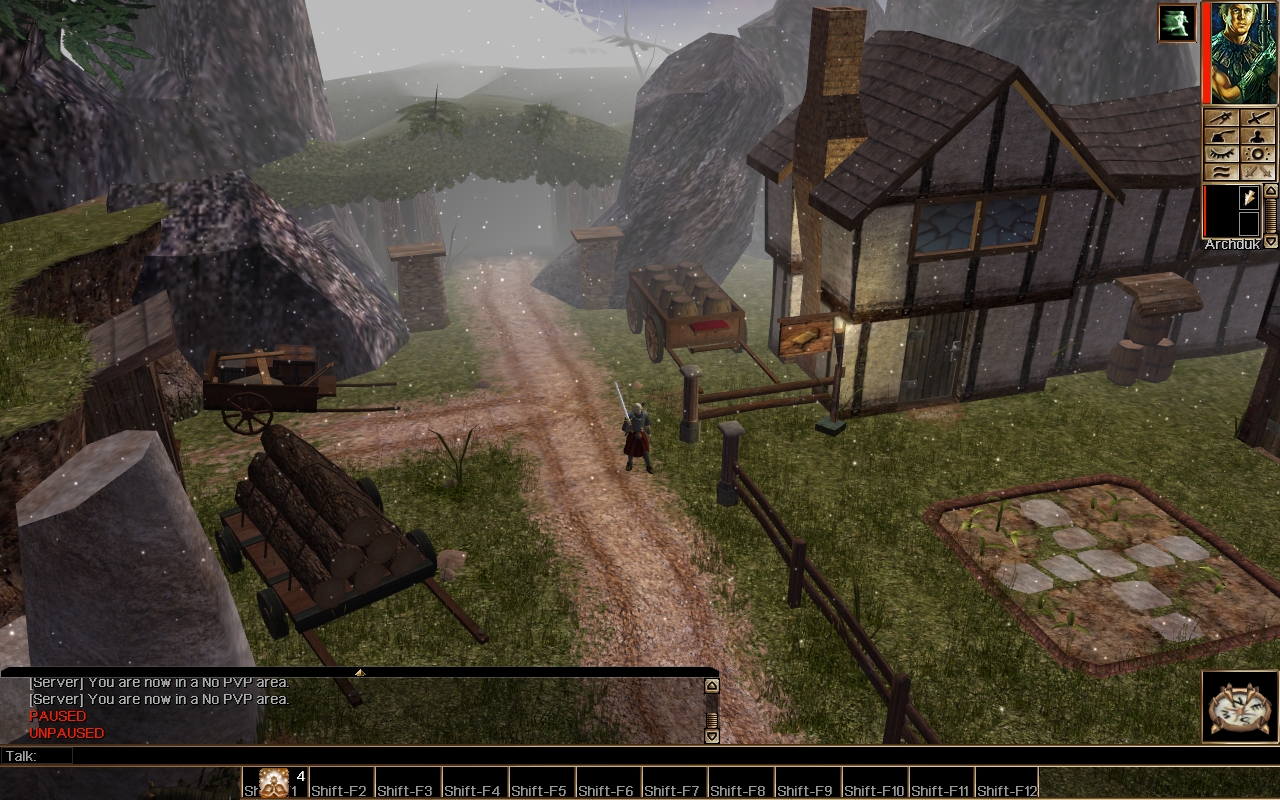Open the drafting compass map button
This screenshot has width=1280, height=800.
[x=1222, y=117]
